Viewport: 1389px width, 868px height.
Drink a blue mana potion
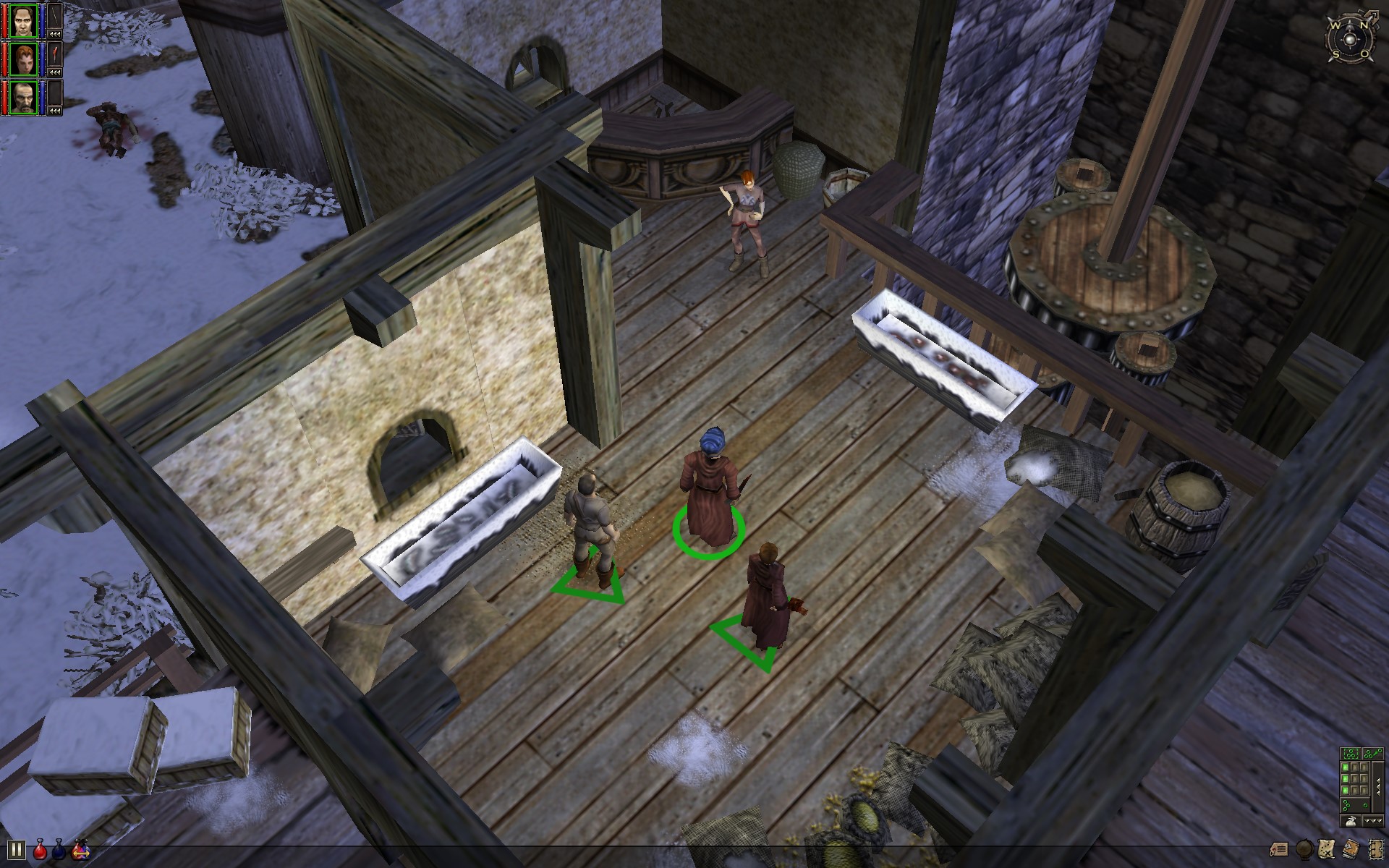coord(59,849)
